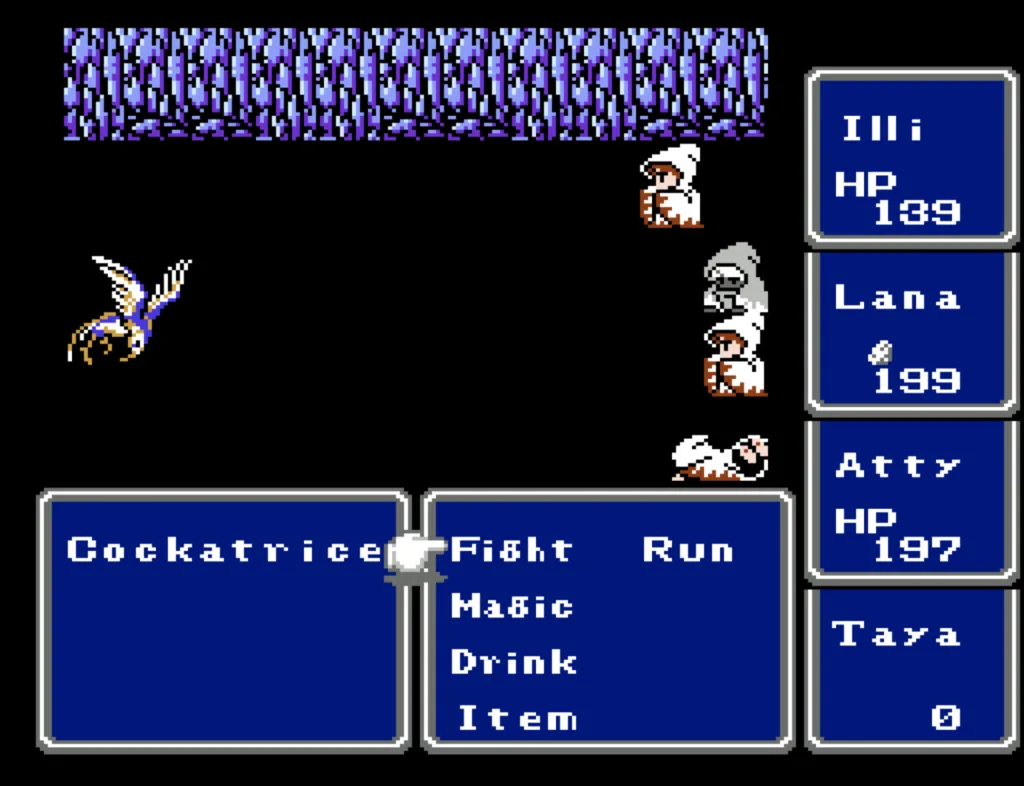Choose the Fight command
The image size is (1024, 786).
click(512, 550)
